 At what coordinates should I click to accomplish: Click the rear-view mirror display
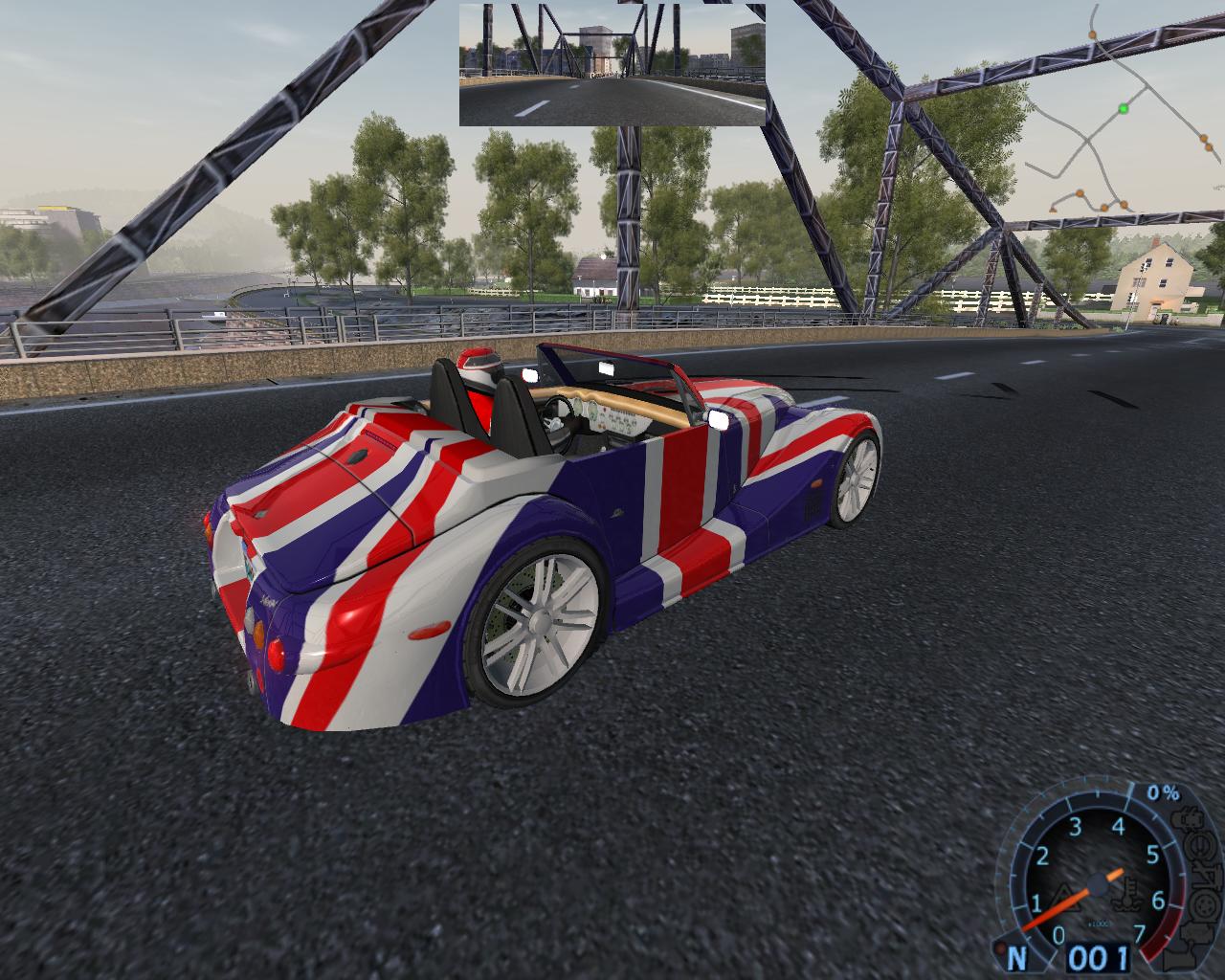tap(612, 64)
